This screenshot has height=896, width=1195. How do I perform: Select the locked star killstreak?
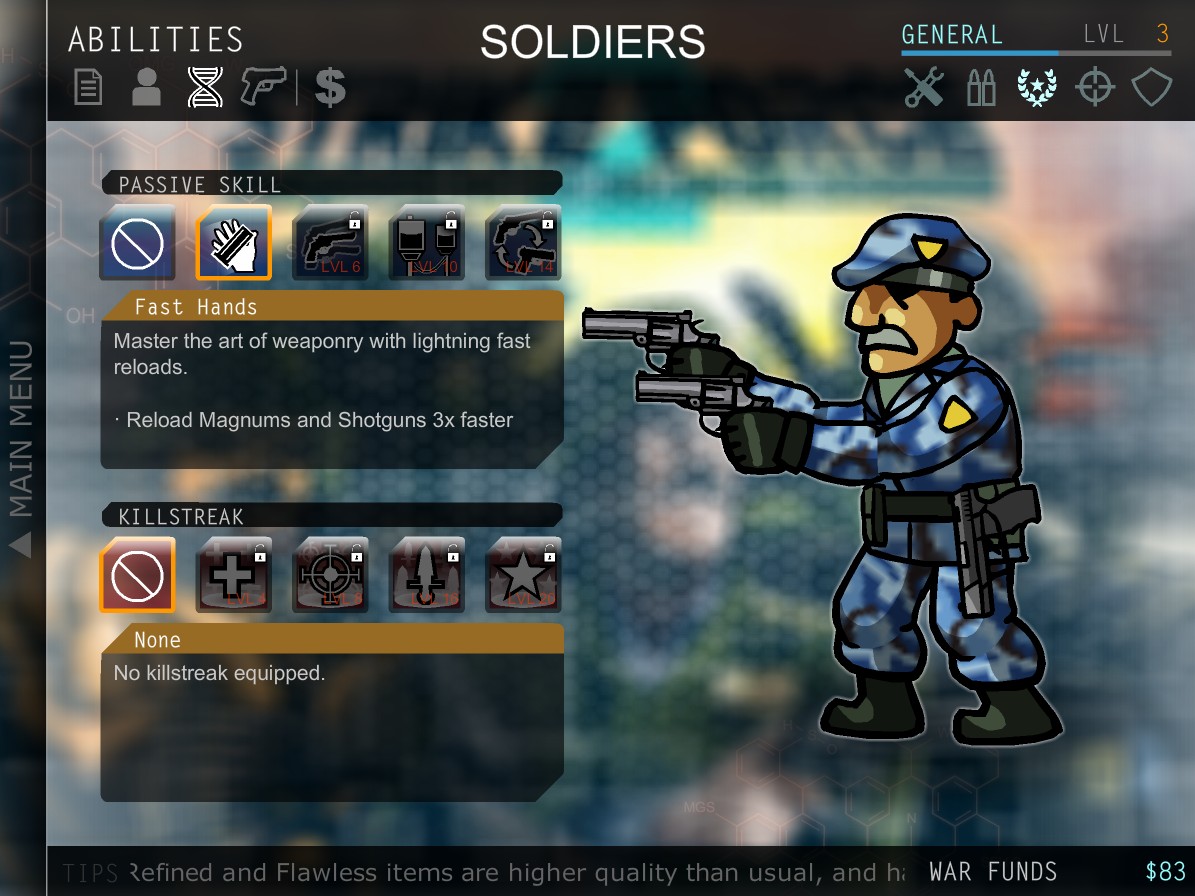pyautogui.click(x=523, y=575)
